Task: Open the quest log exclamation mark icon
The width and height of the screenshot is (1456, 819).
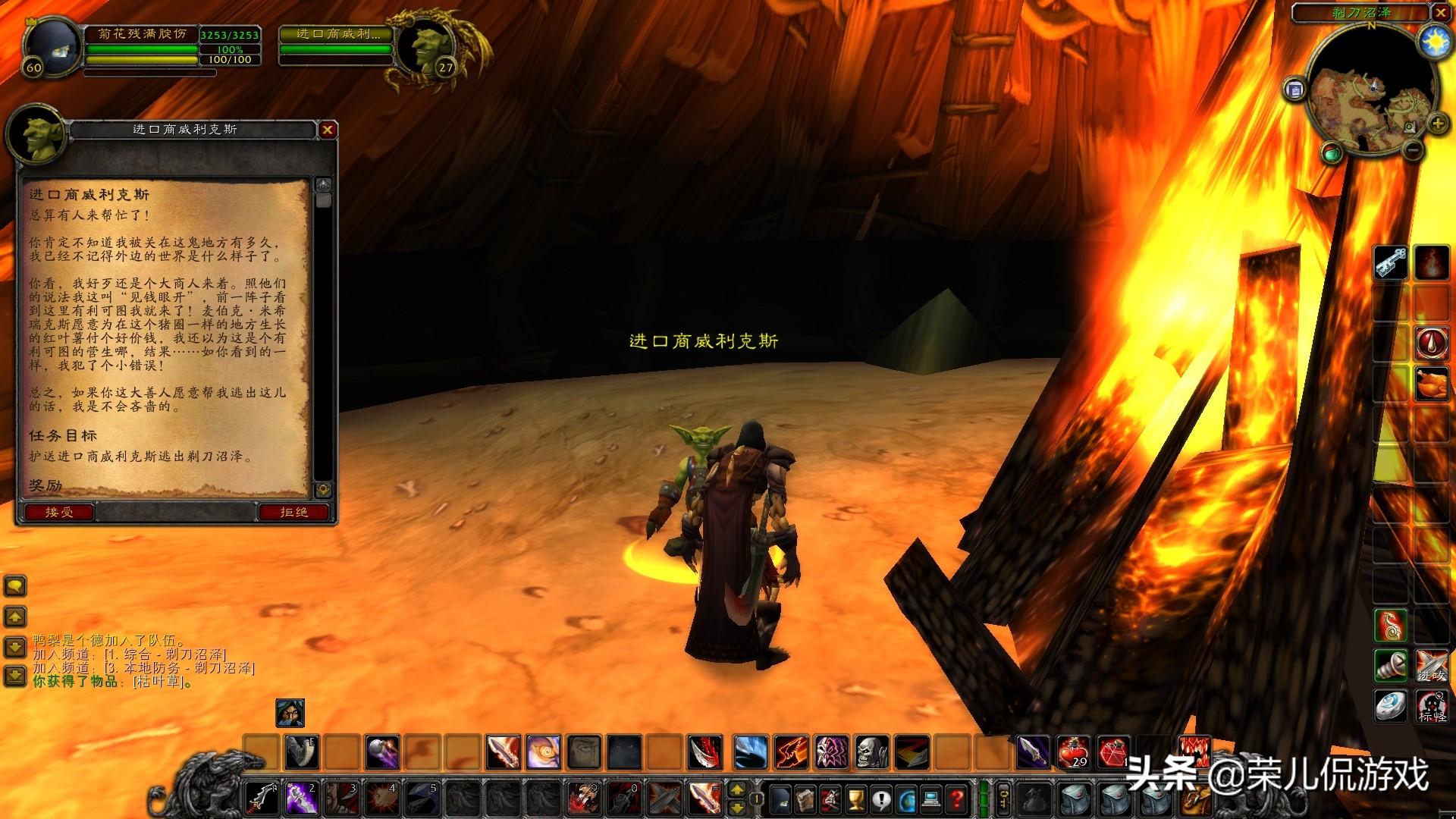Action: point(881,799)
